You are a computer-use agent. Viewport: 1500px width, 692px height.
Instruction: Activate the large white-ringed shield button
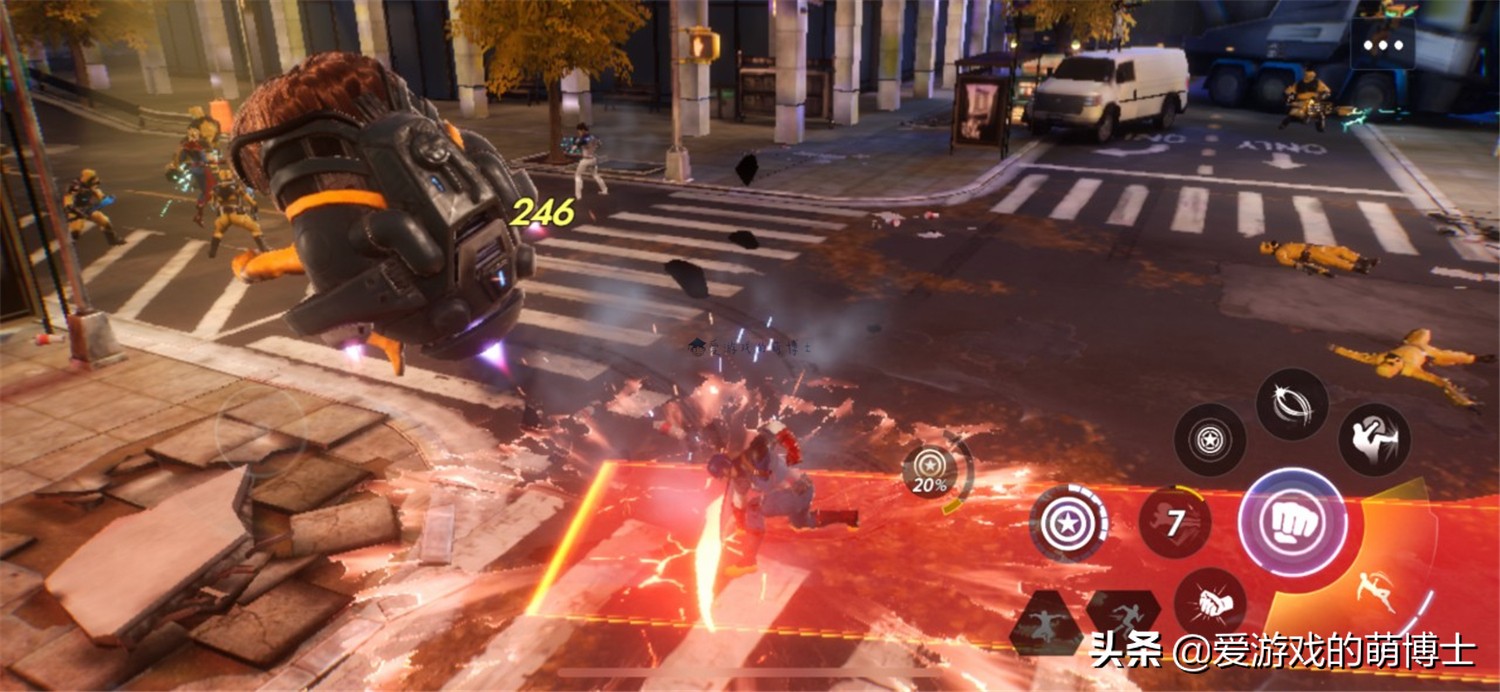click(x=1069, y=523)
